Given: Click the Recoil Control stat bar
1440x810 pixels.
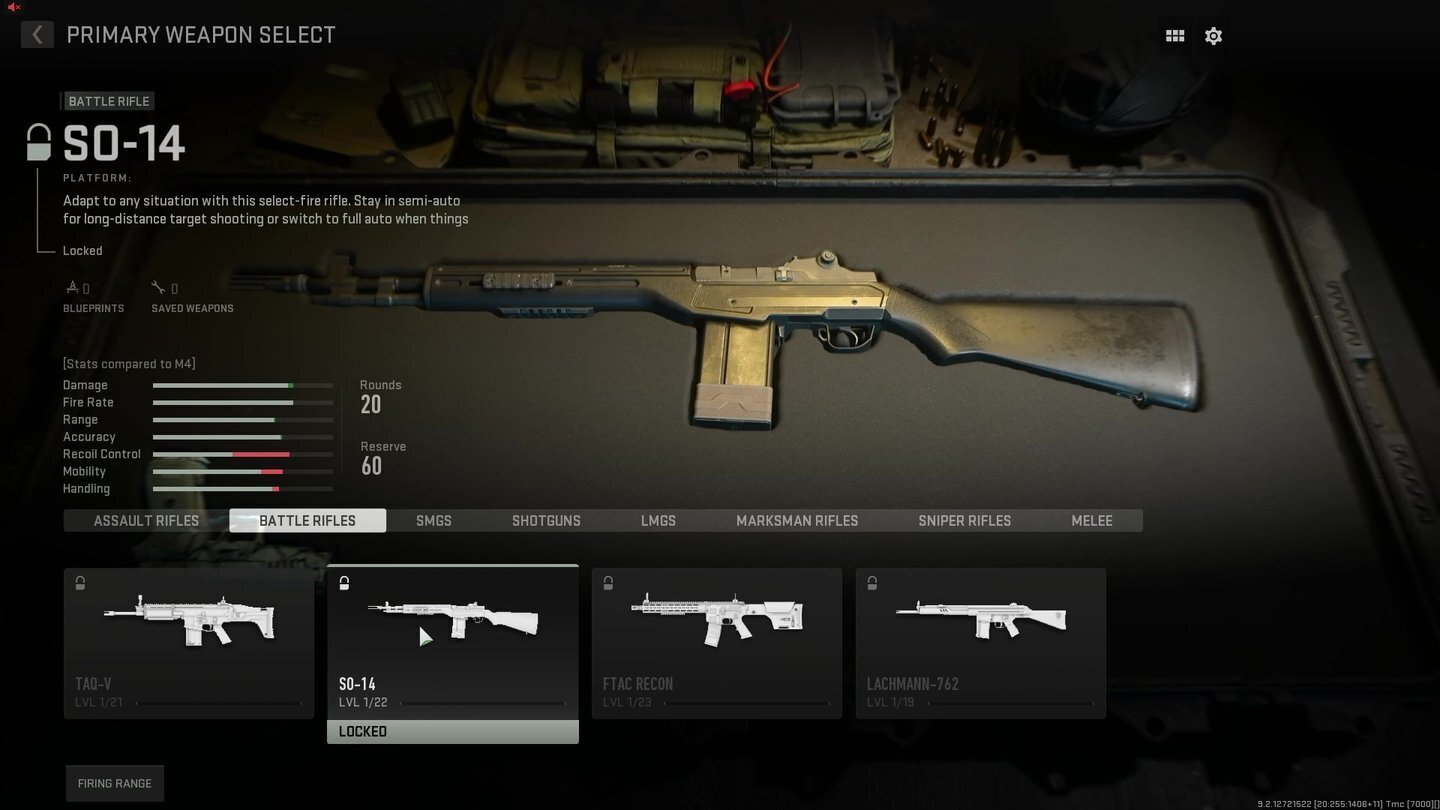Looking at the screenshot, I should 242,454.
